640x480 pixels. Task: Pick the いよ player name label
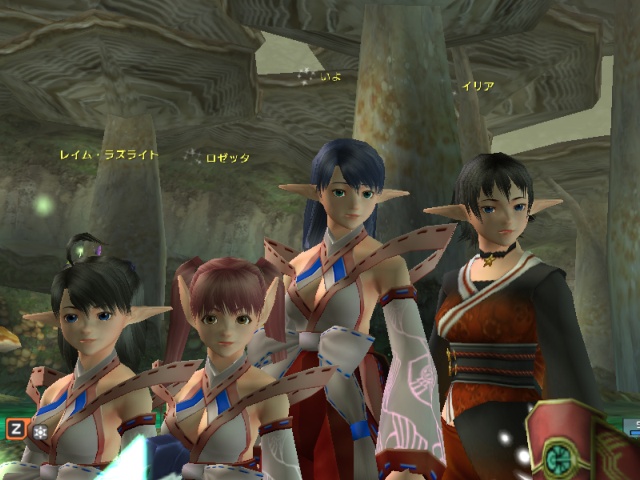pyautogui.click(x=332, y=76)
